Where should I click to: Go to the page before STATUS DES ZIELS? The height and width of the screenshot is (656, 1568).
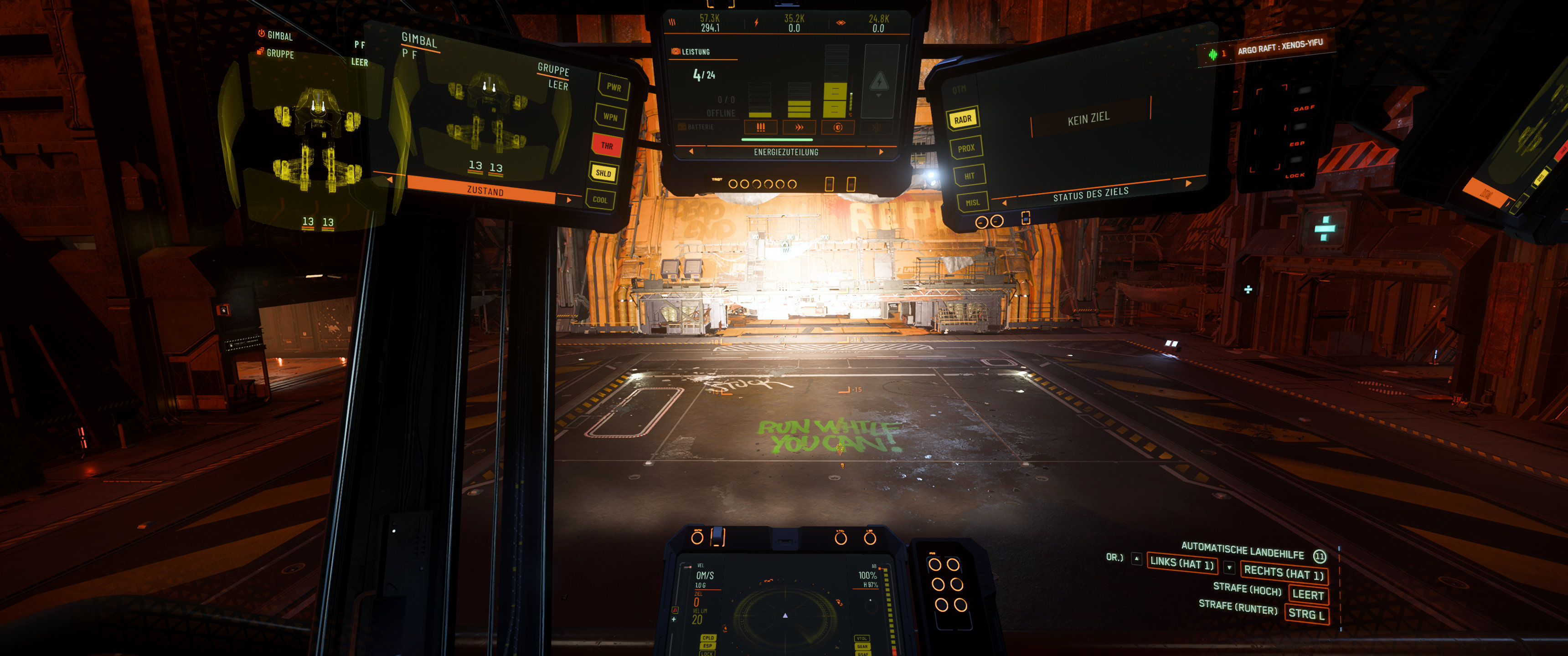(x=1004, y=203)
